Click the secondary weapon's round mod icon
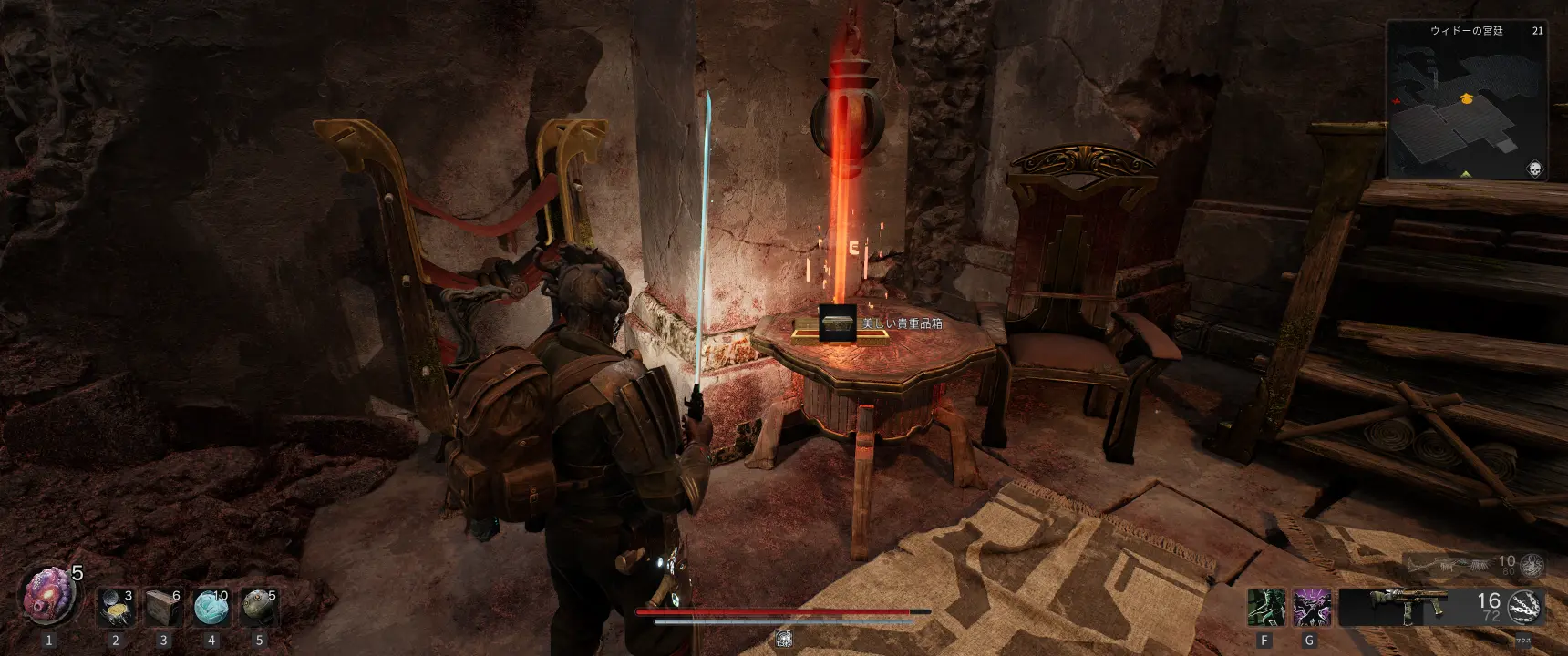The height and width of the screenshot is (656, 1568). [1532, 565]
